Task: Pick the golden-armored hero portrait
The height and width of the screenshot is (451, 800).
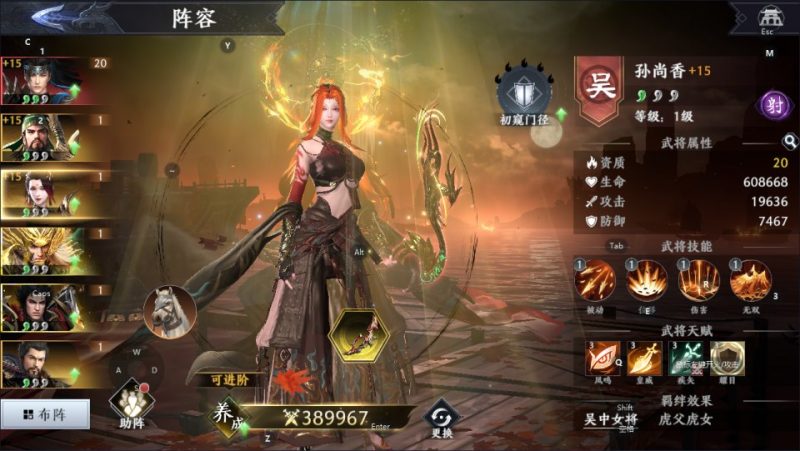Action: tap(42, 250)
